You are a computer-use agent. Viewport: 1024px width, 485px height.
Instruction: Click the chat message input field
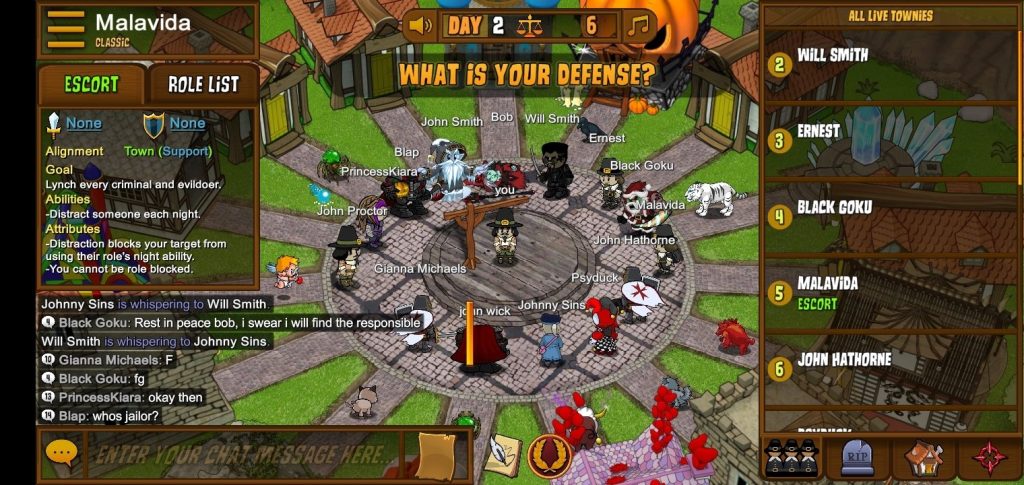click(x=245, y=455)
